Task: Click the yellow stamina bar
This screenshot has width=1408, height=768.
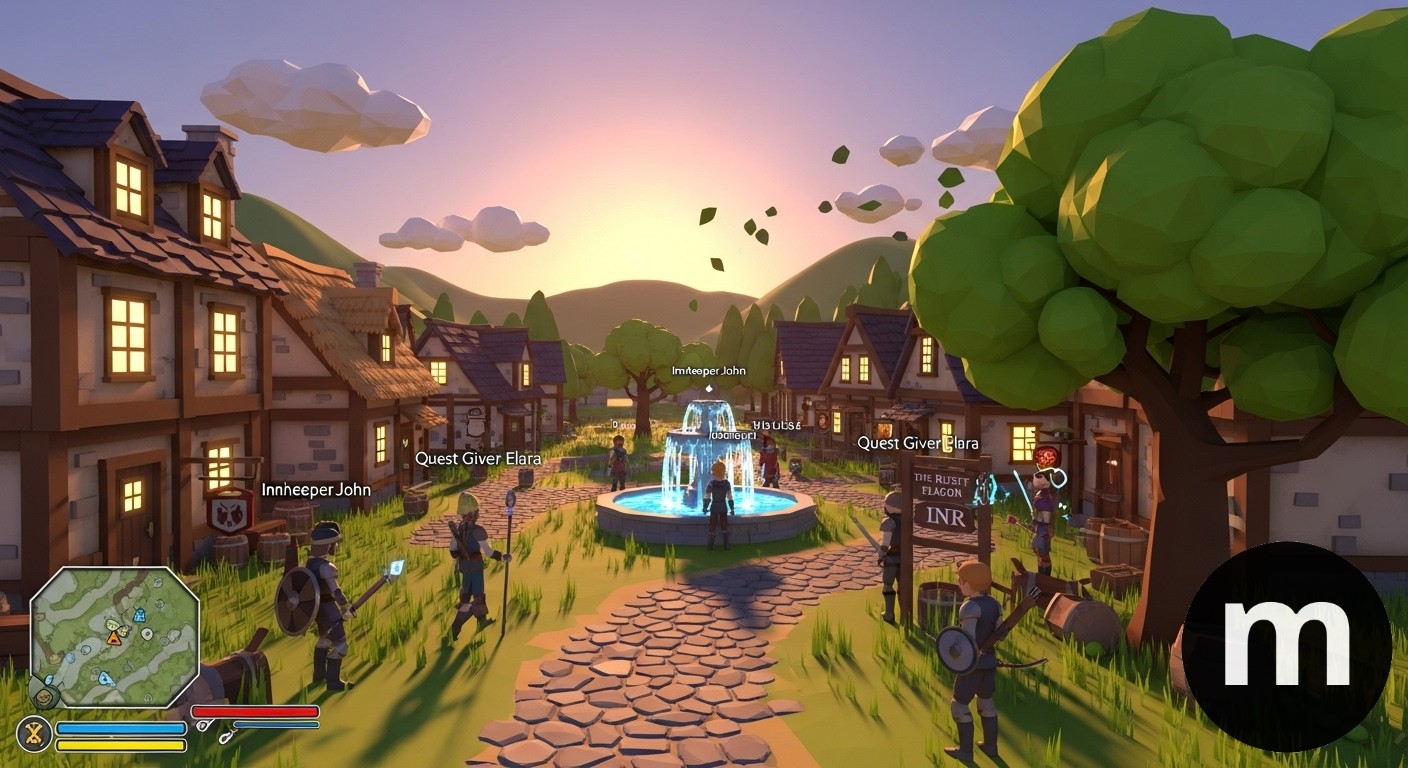Action: click(x=120, y=744)
